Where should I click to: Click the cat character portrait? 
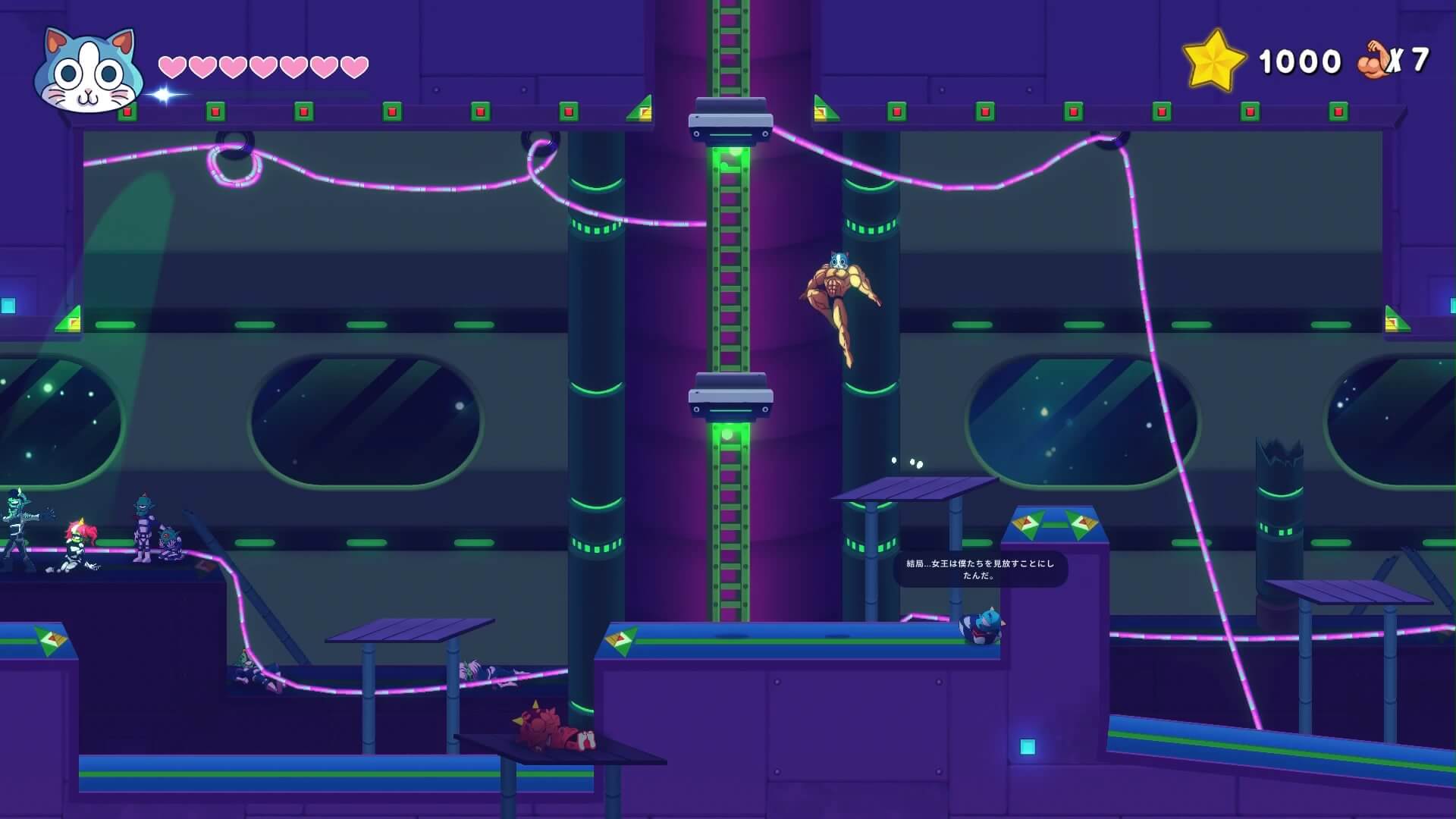coord(89,72)
